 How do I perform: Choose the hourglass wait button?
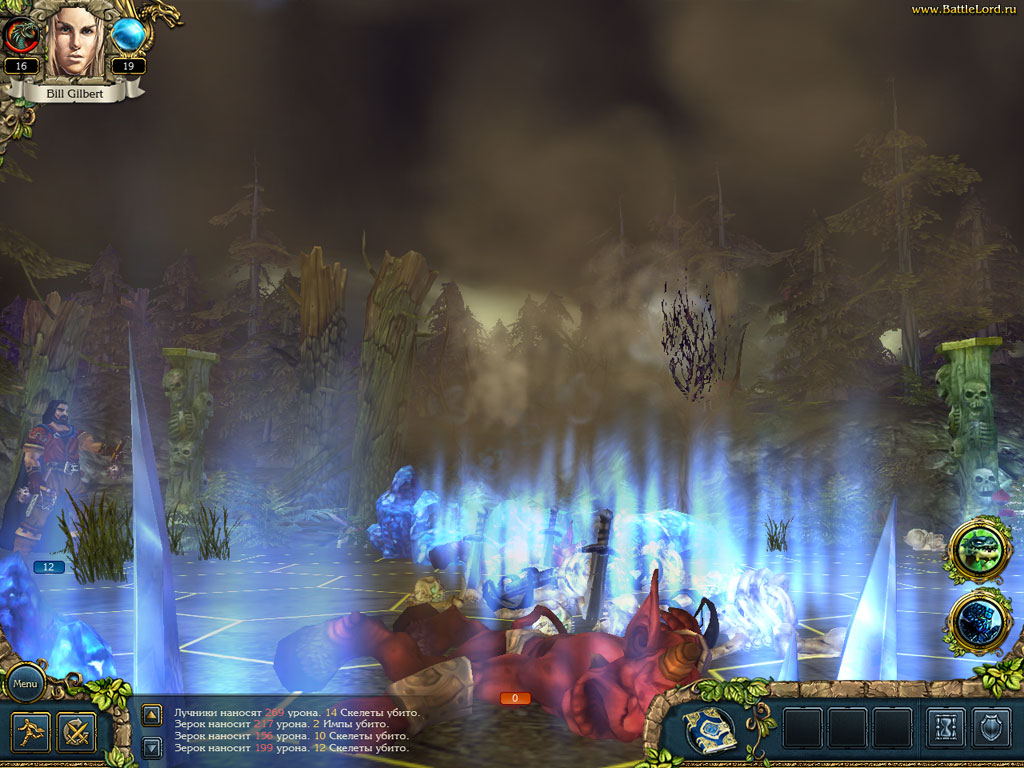[945, 728]
